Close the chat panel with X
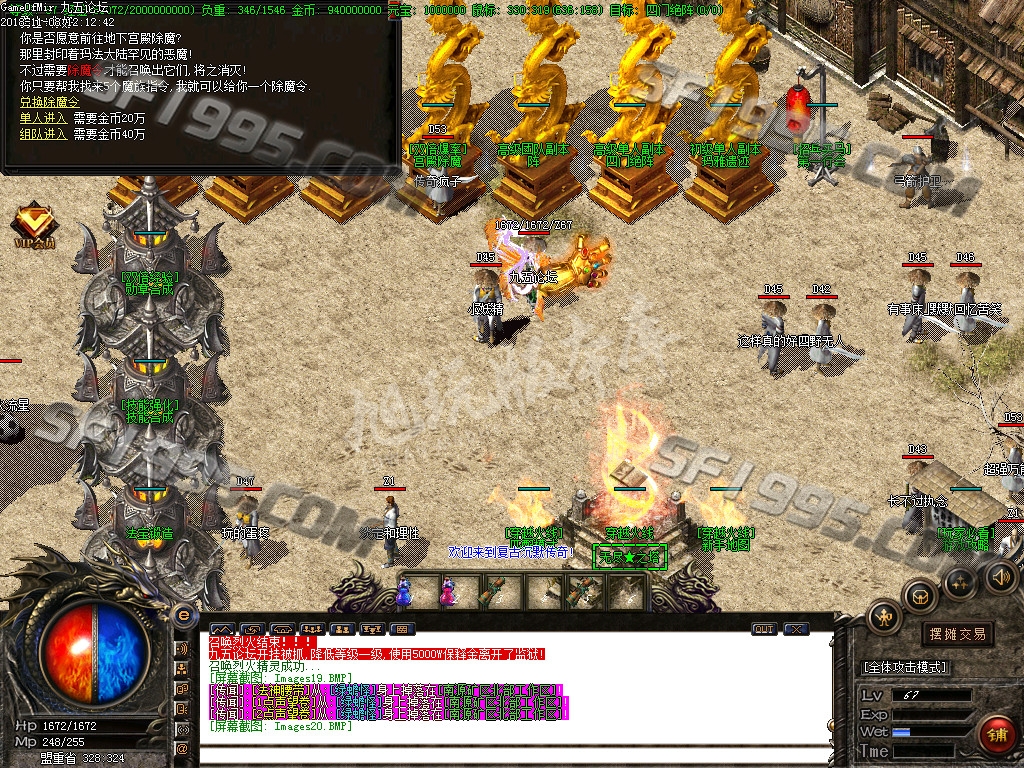This screenshot has height=768, width=1024. tap(796, 629)
